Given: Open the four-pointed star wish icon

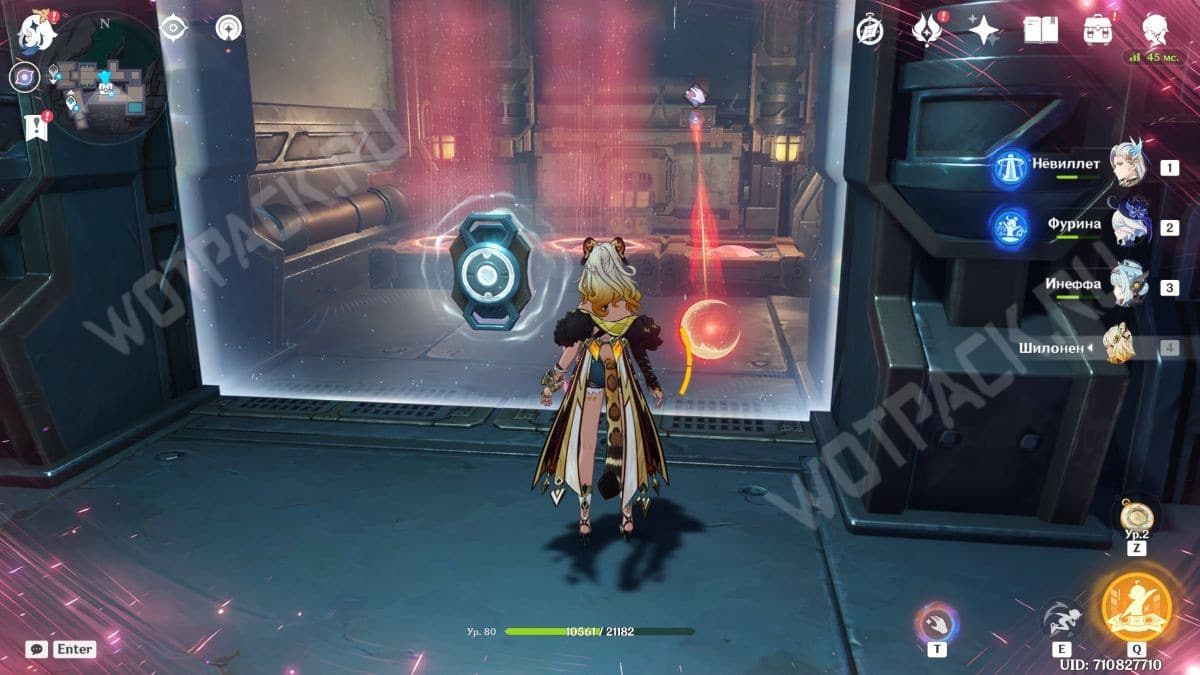Looking at the screenshot, I should (984, 31).
